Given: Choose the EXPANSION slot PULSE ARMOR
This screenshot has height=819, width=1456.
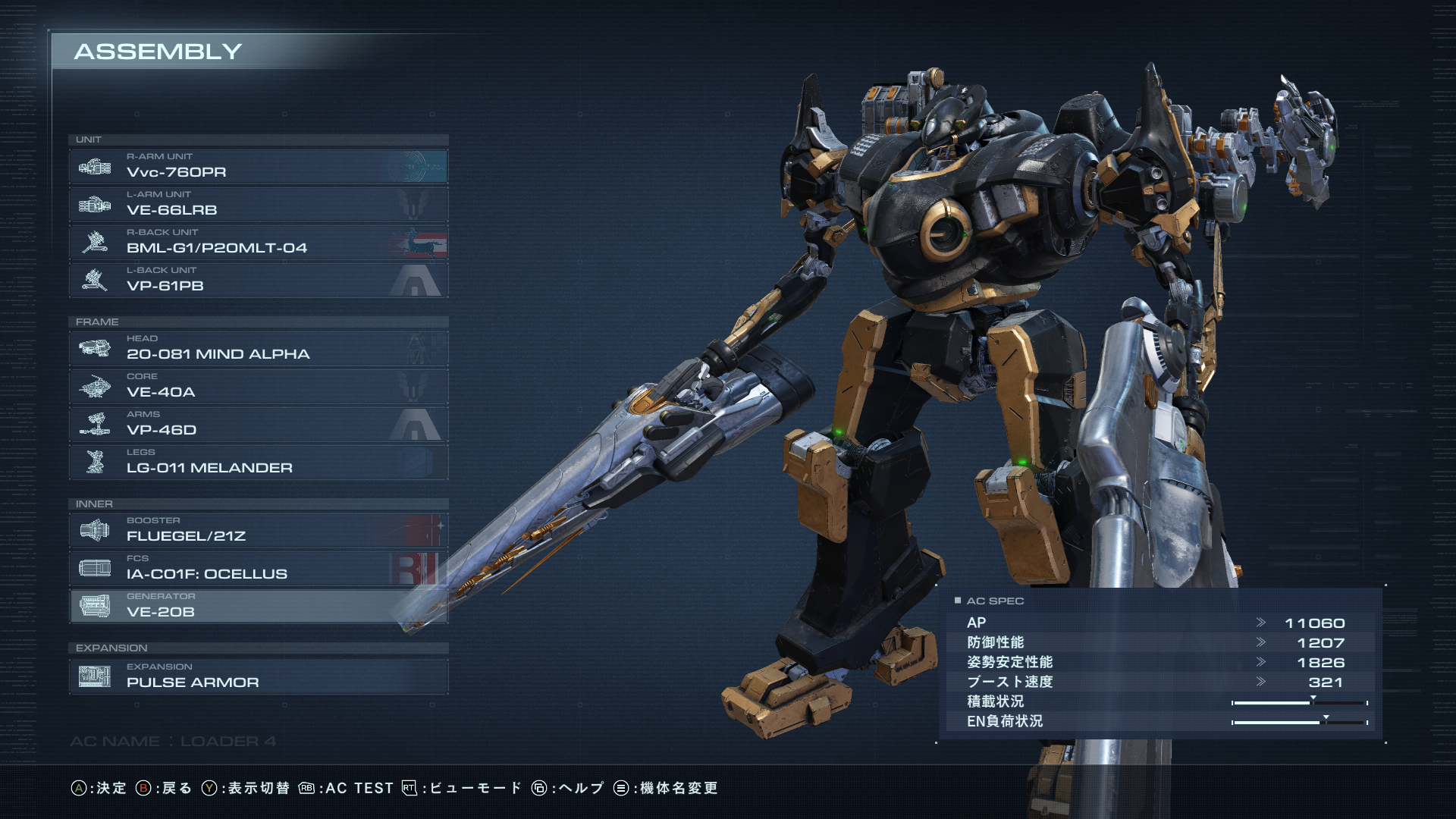Looking at the screenshot, I should pos(258,676).
